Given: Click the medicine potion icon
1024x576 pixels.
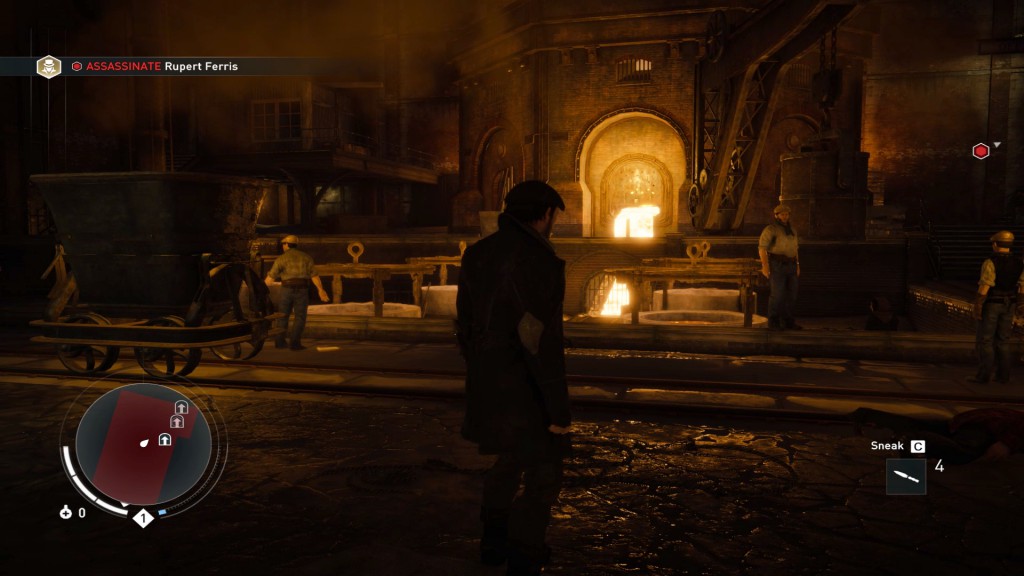Looking at the screenshot, I should 66,512.
